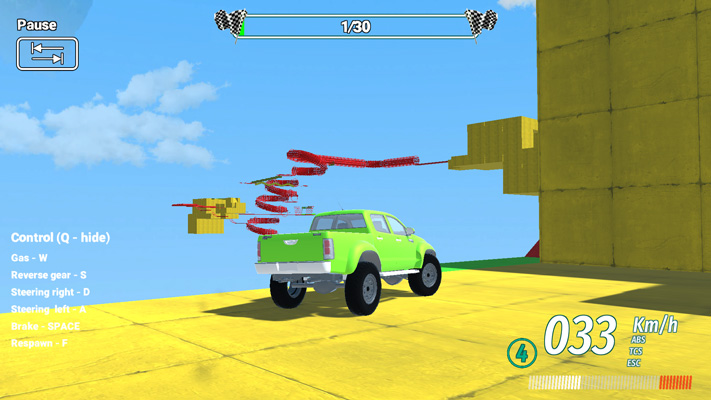The image size is (711, 400).
Task: Click the Pause button with arrows icon
Action: 47,53
